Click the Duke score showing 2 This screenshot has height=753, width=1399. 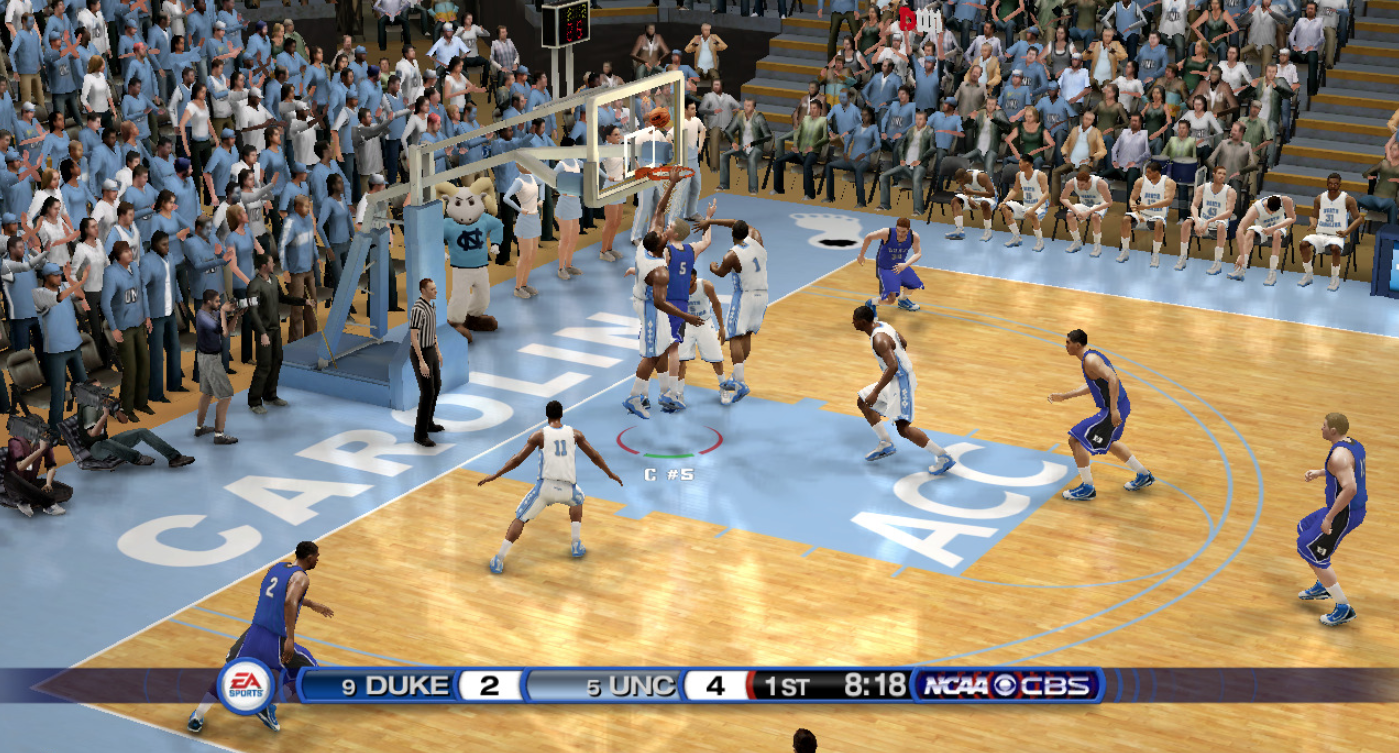pyautogui.click(x=487, y=685)
